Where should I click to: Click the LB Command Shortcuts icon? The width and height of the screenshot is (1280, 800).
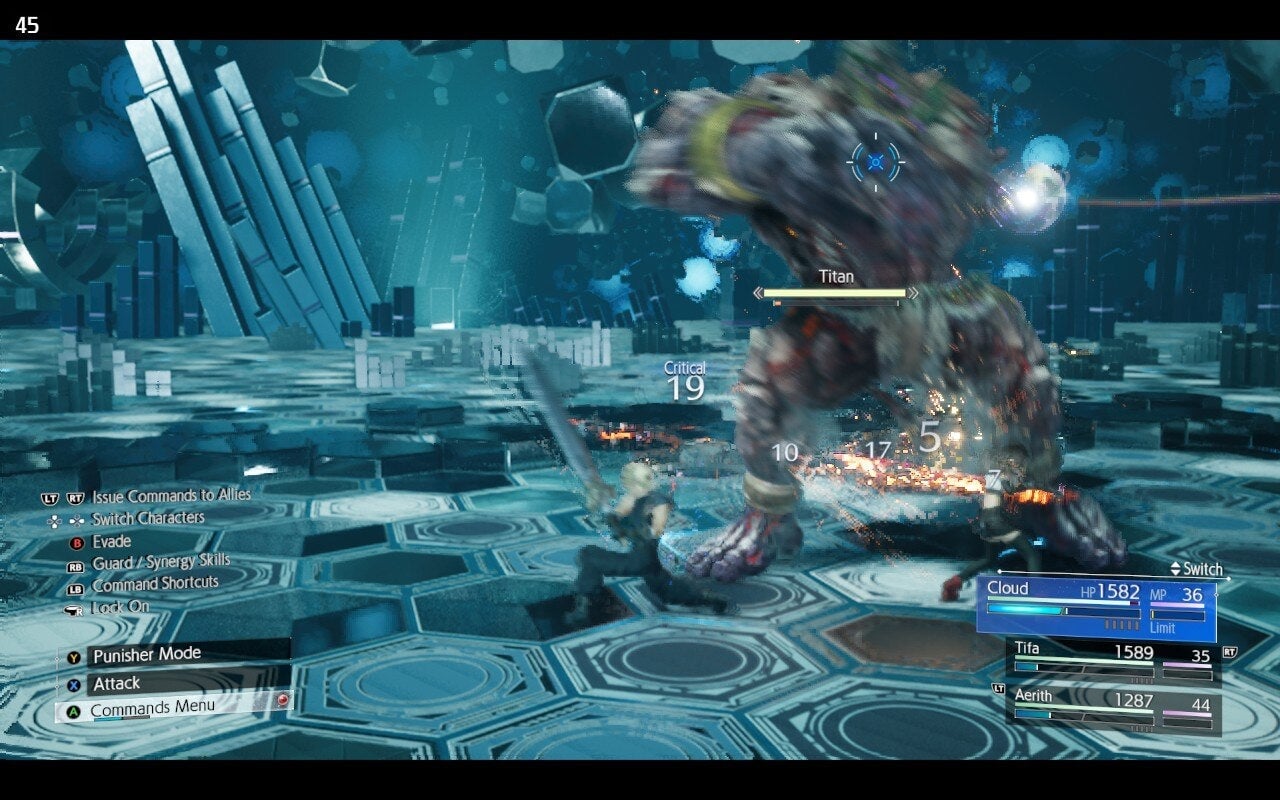[74, 589]
